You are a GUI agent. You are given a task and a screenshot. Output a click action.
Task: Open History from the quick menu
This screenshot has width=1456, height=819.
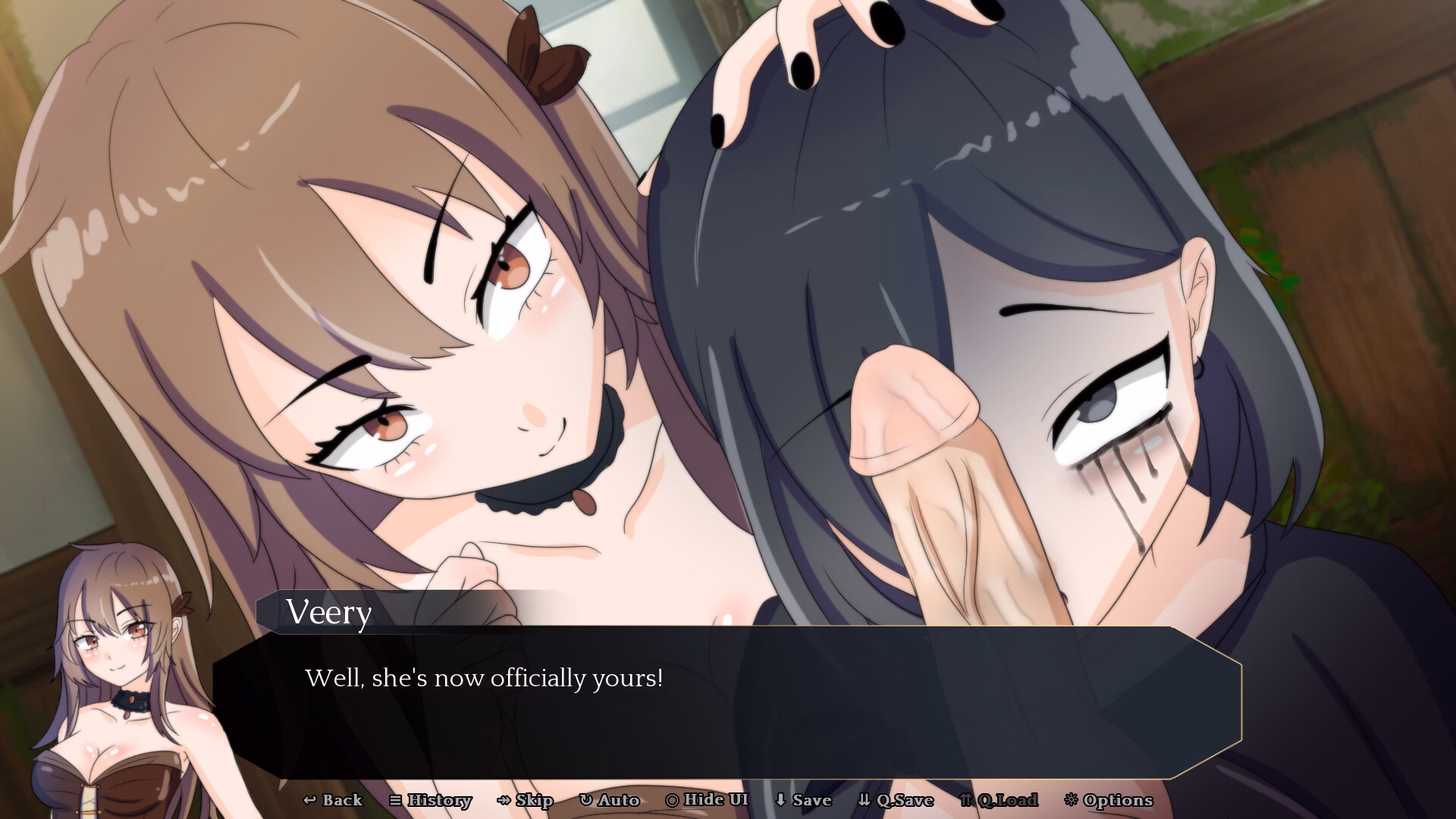pyautogui.click(x=432, y=800)
